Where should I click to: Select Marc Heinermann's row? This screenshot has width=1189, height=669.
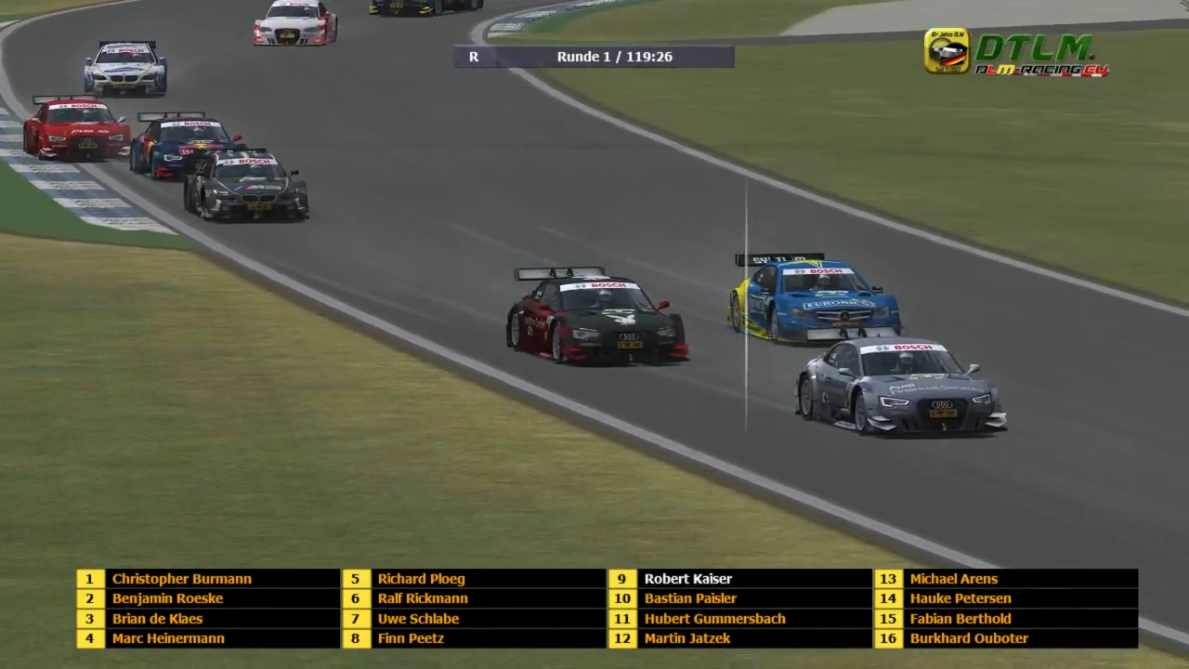(x=168, y=639)
